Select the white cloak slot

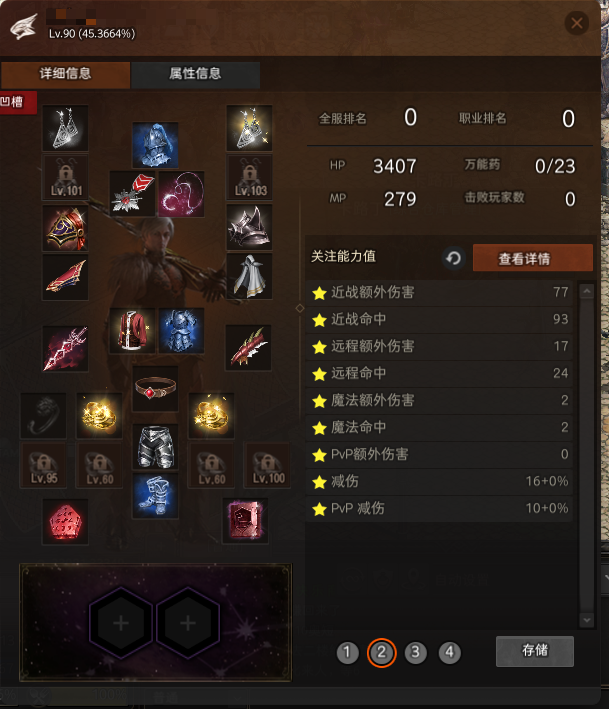point(249,275)
